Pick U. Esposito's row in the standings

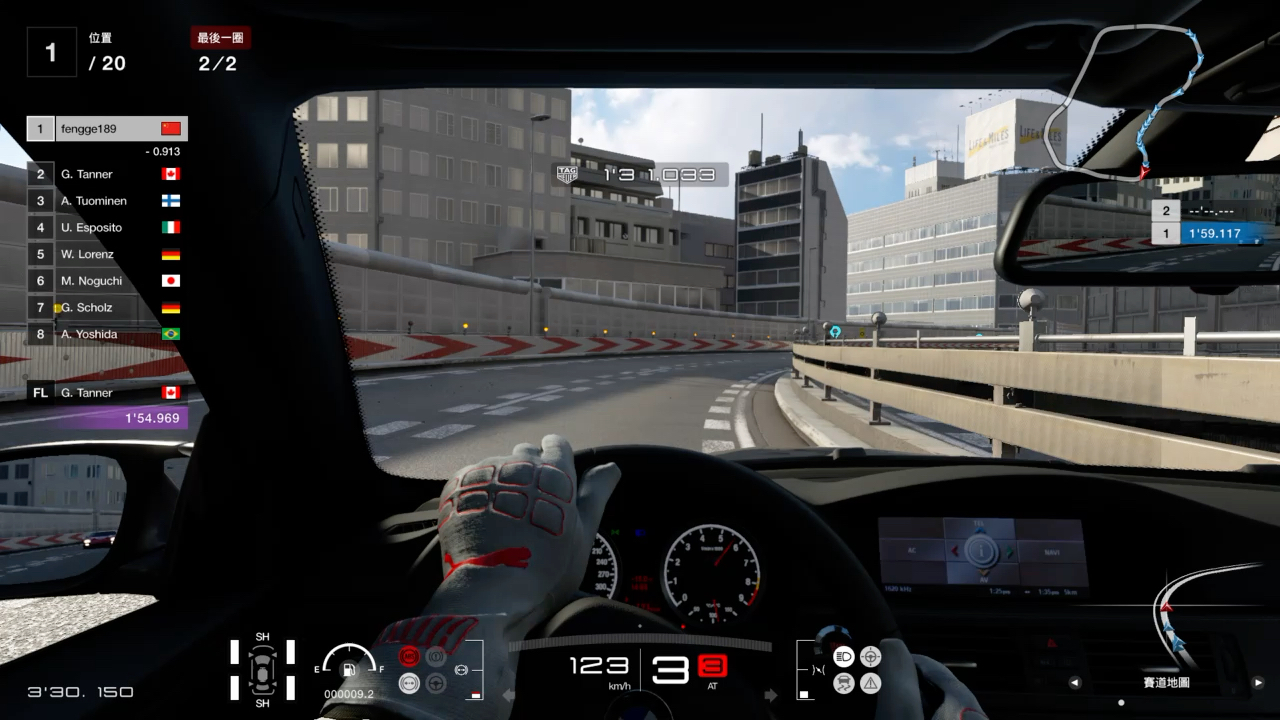(107, 228)
